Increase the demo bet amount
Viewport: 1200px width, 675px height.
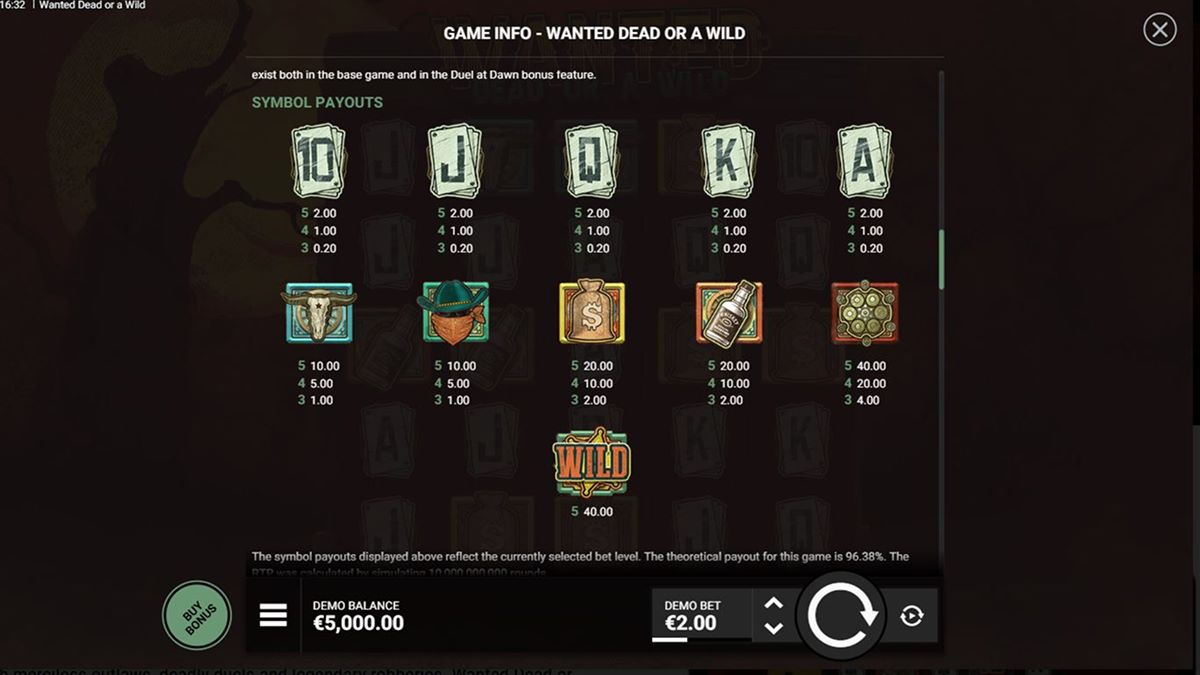tap(773, 603)
